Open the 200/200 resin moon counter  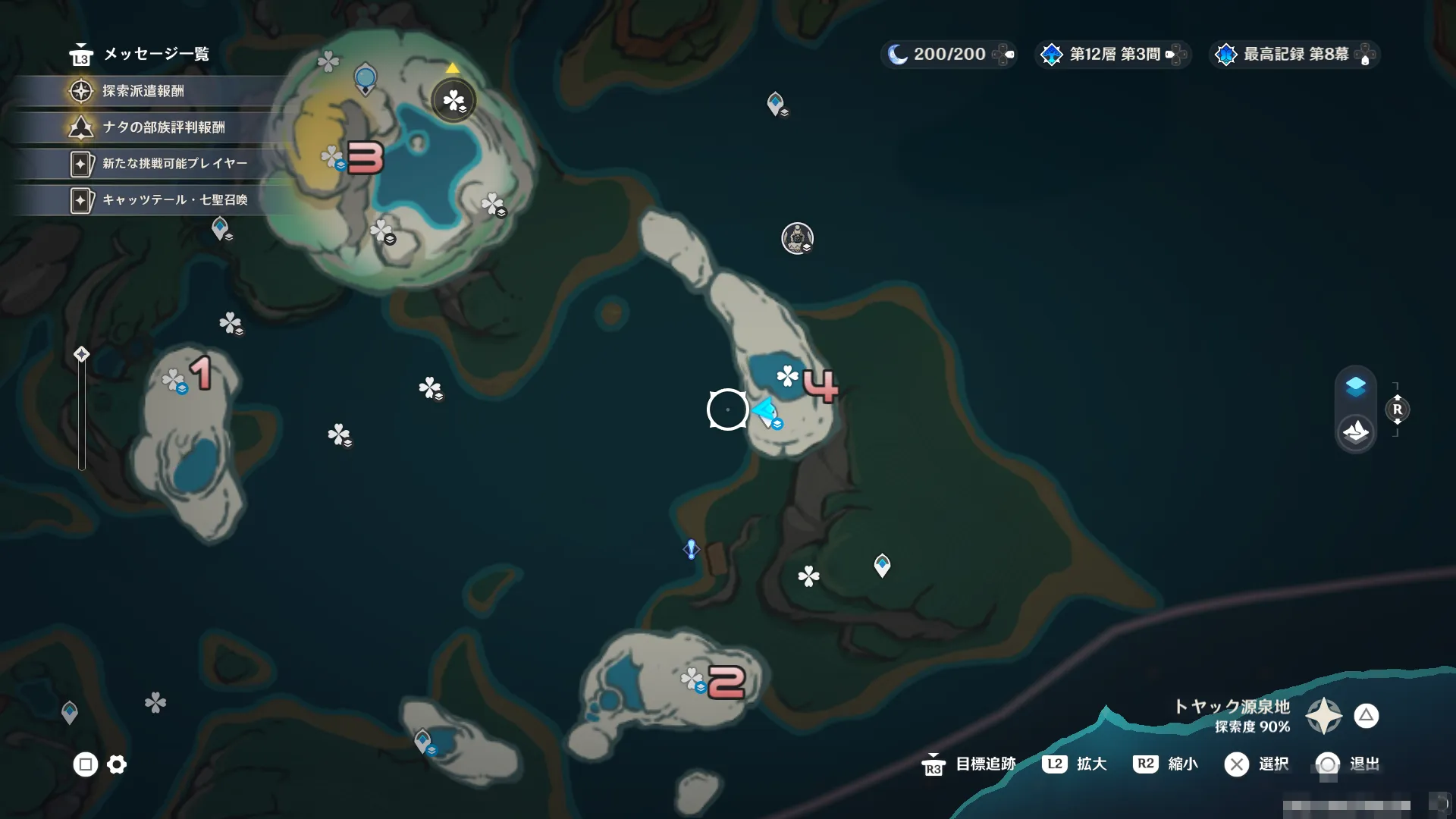tap(948, 55)
